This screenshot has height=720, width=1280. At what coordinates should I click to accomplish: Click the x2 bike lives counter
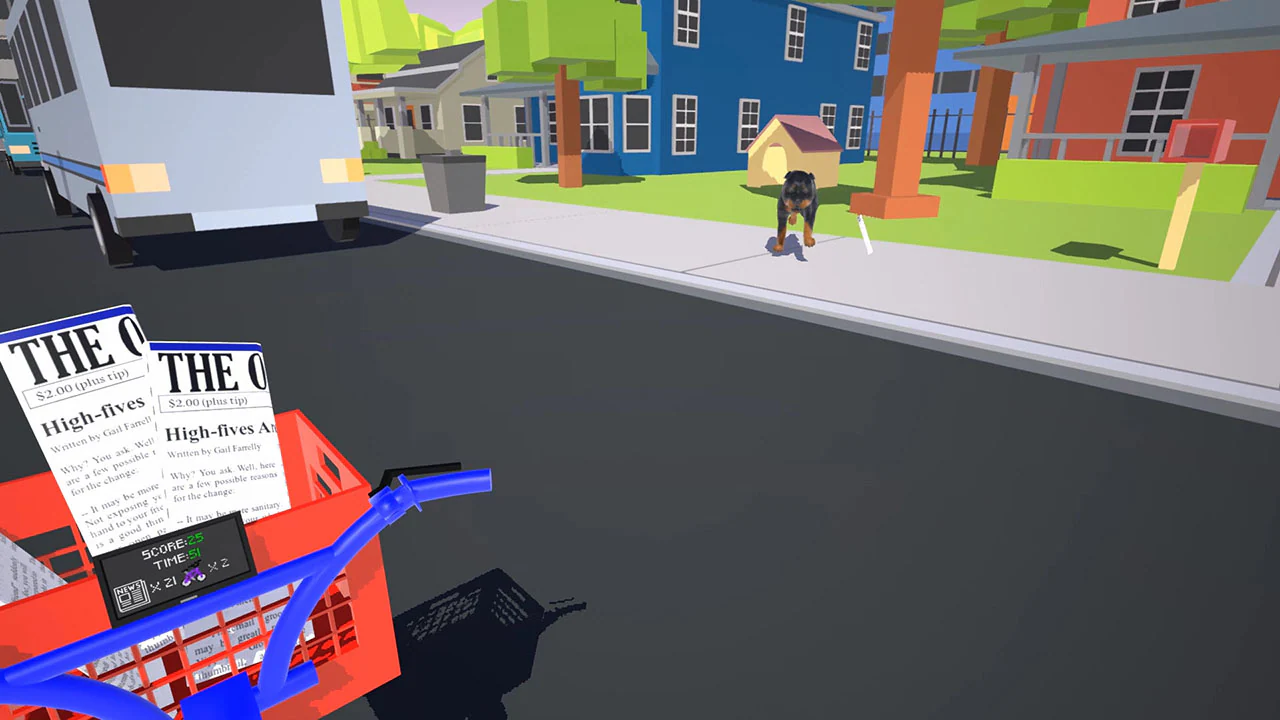(219, 567)
